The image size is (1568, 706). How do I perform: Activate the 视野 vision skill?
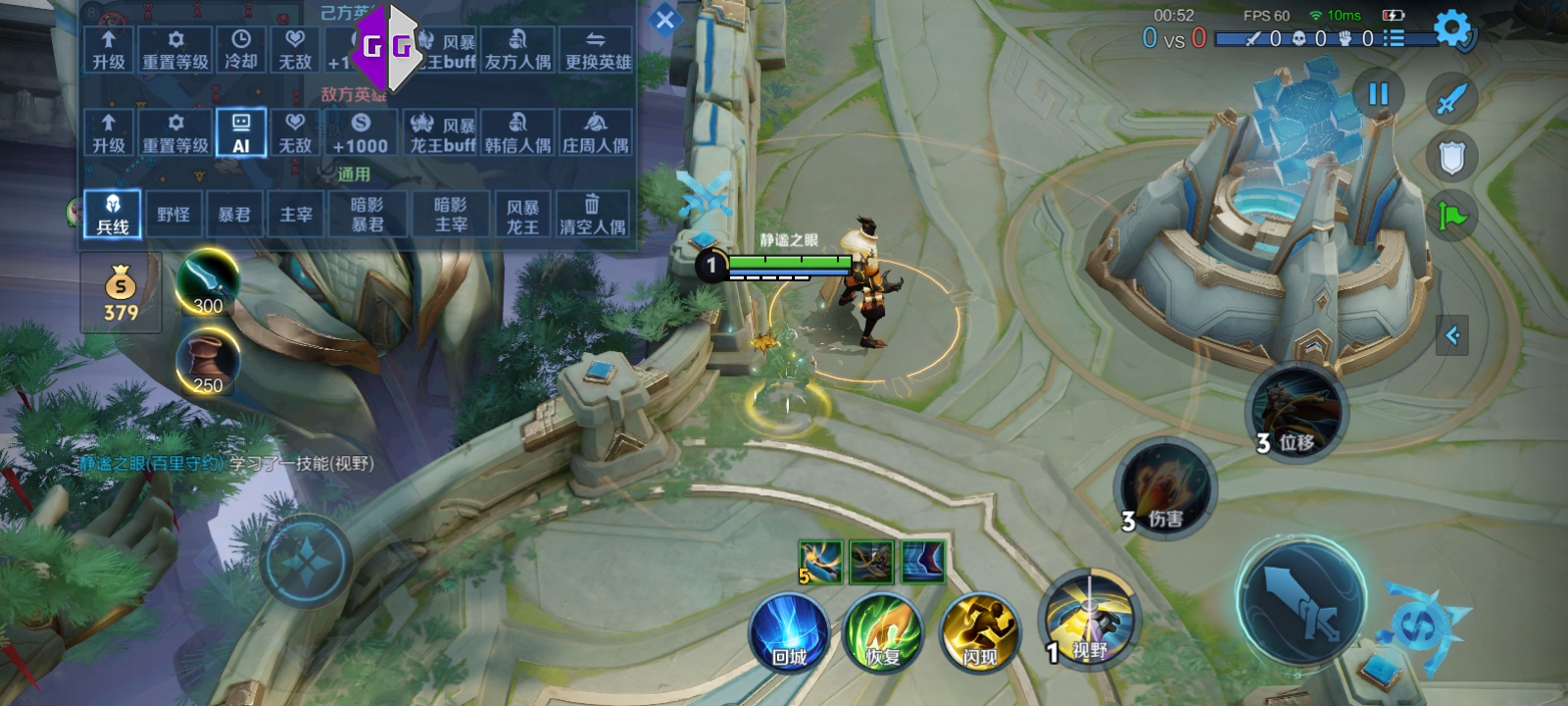point(1088,618)
